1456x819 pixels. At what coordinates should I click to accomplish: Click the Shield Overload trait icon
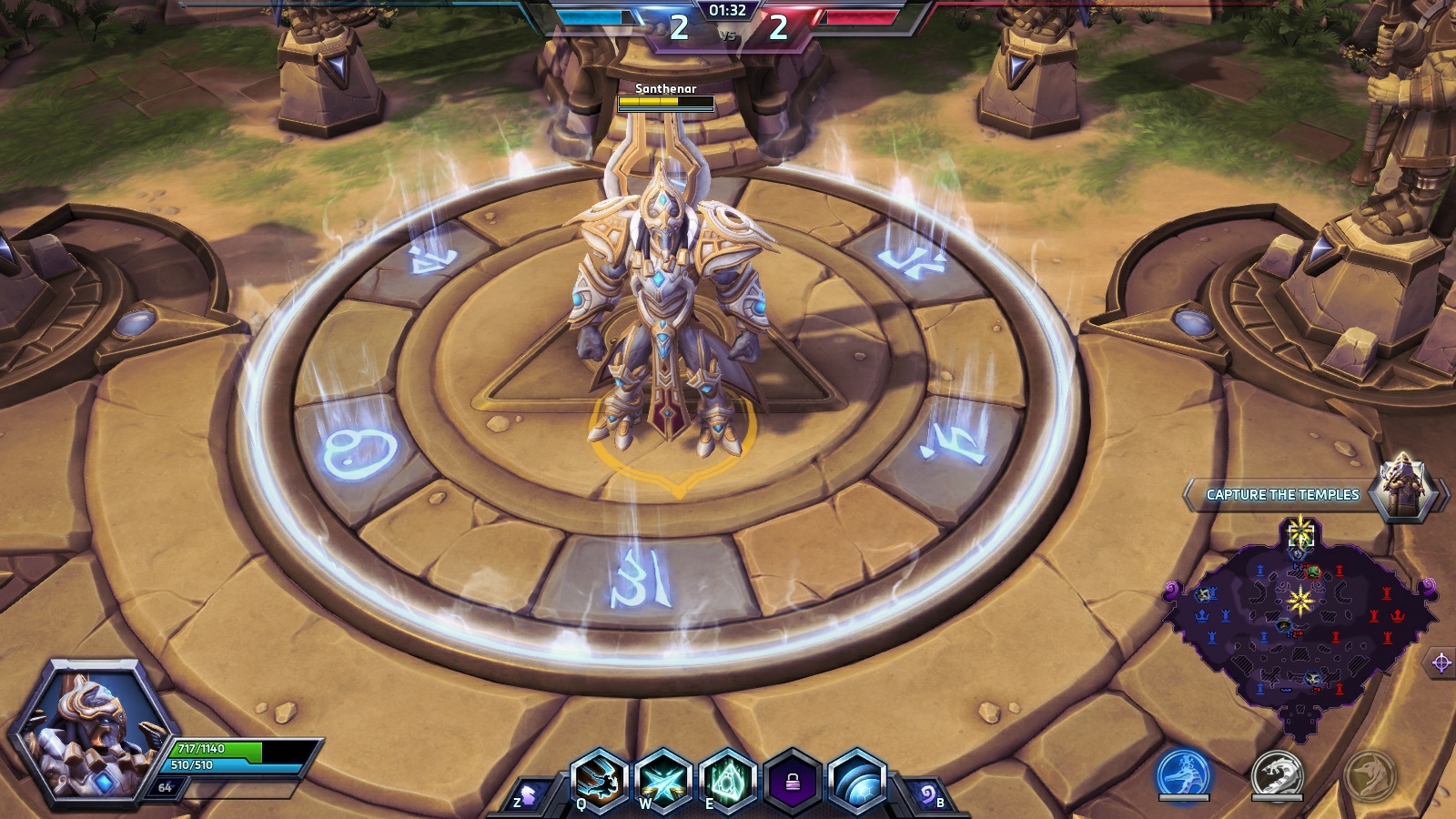856,781
